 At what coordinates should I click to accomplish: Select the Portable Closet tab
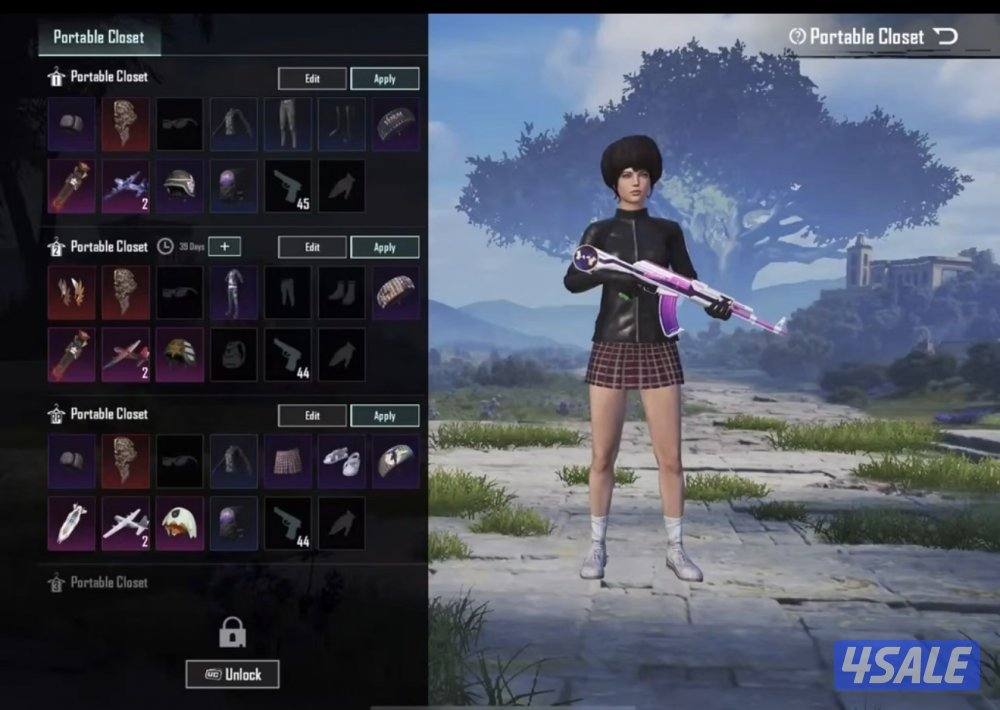98,37
